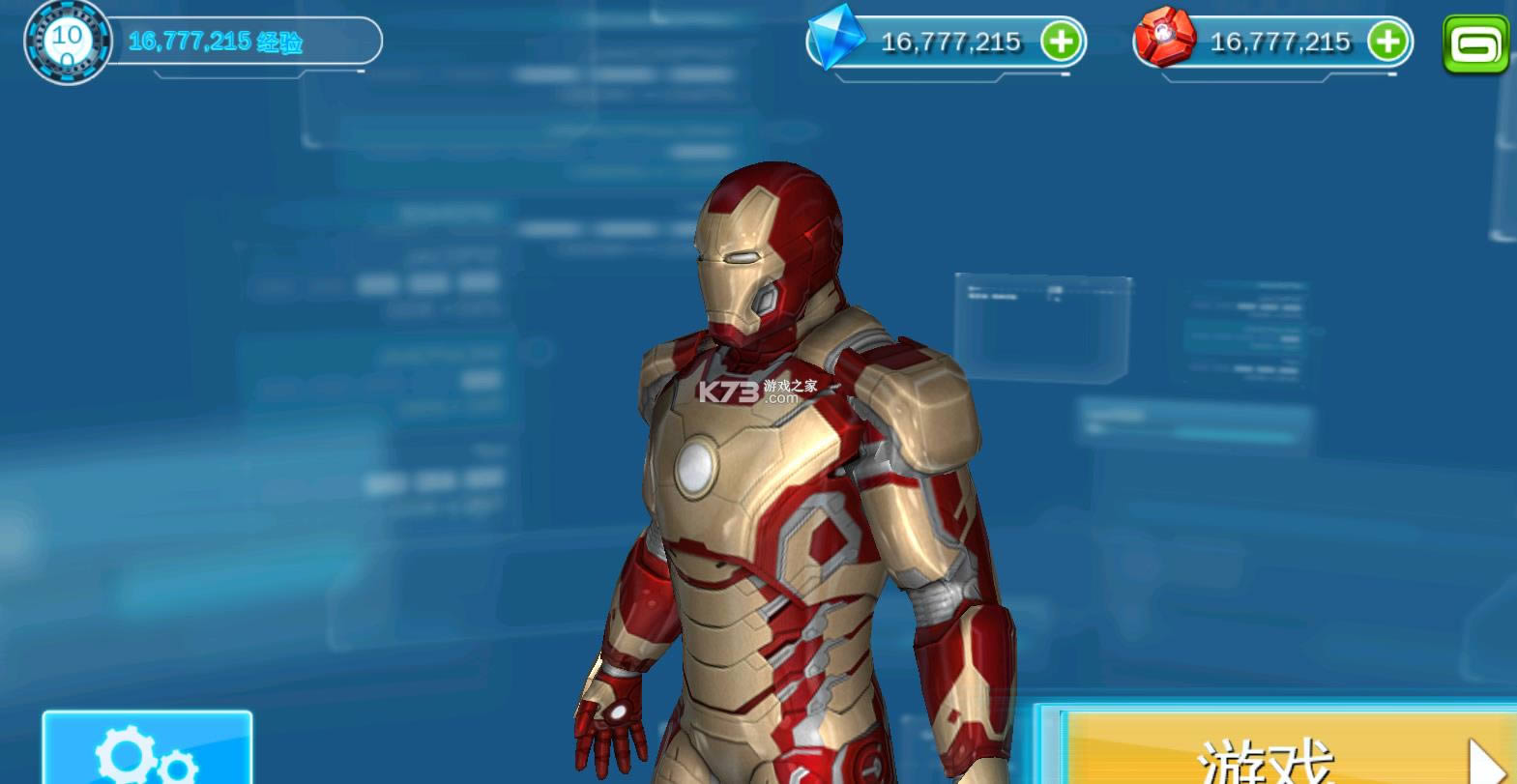Select the diamond counter showing 16,777,215
This screenshot has height=784, width=1517.
tap(949, 43)
